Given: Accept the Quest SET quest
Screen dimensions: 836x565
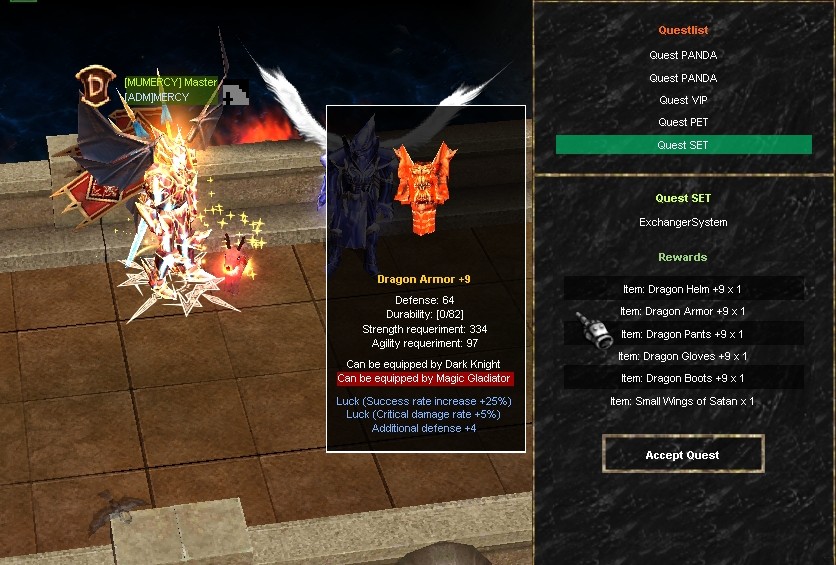Looking at the screenshot, I should point(683,455).
